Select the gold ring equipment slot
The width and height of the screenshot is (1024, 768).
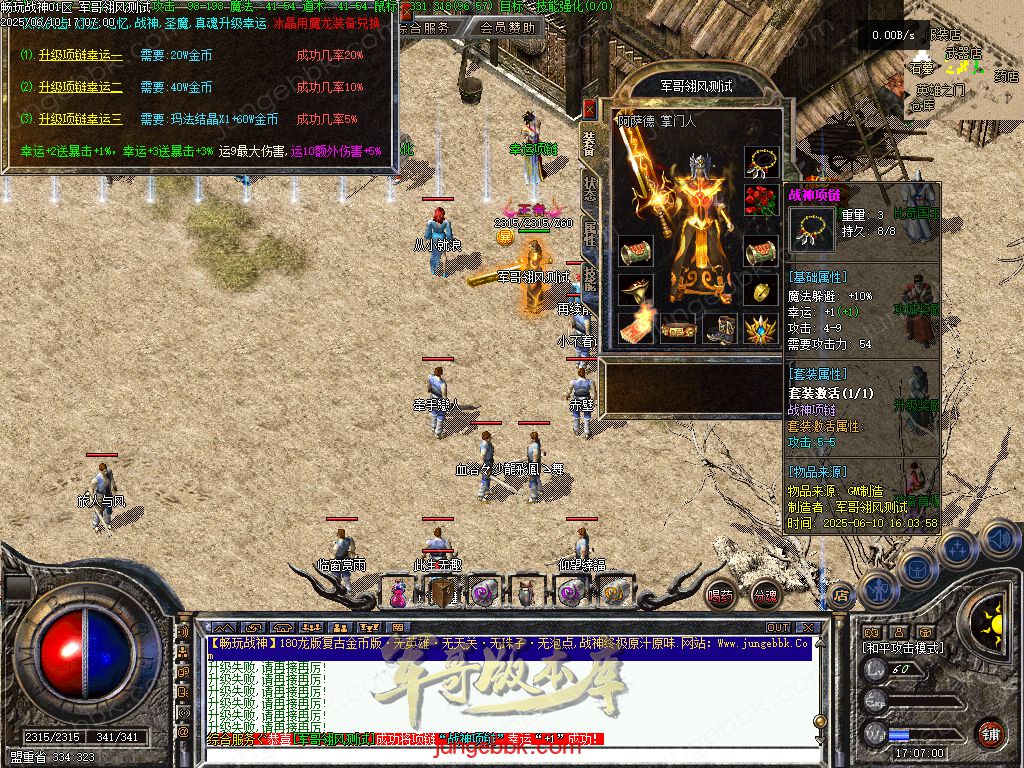tap(761, 290)
